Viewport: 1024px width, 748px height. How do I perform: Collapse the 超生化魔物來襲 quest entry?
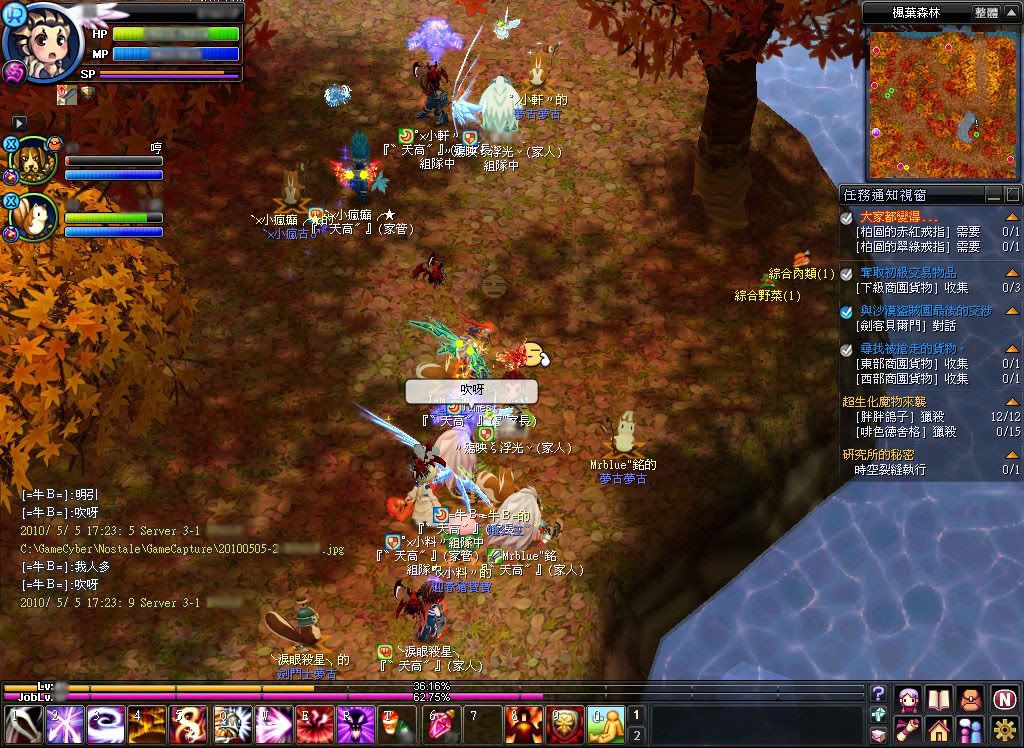[x=1012, y=402]
